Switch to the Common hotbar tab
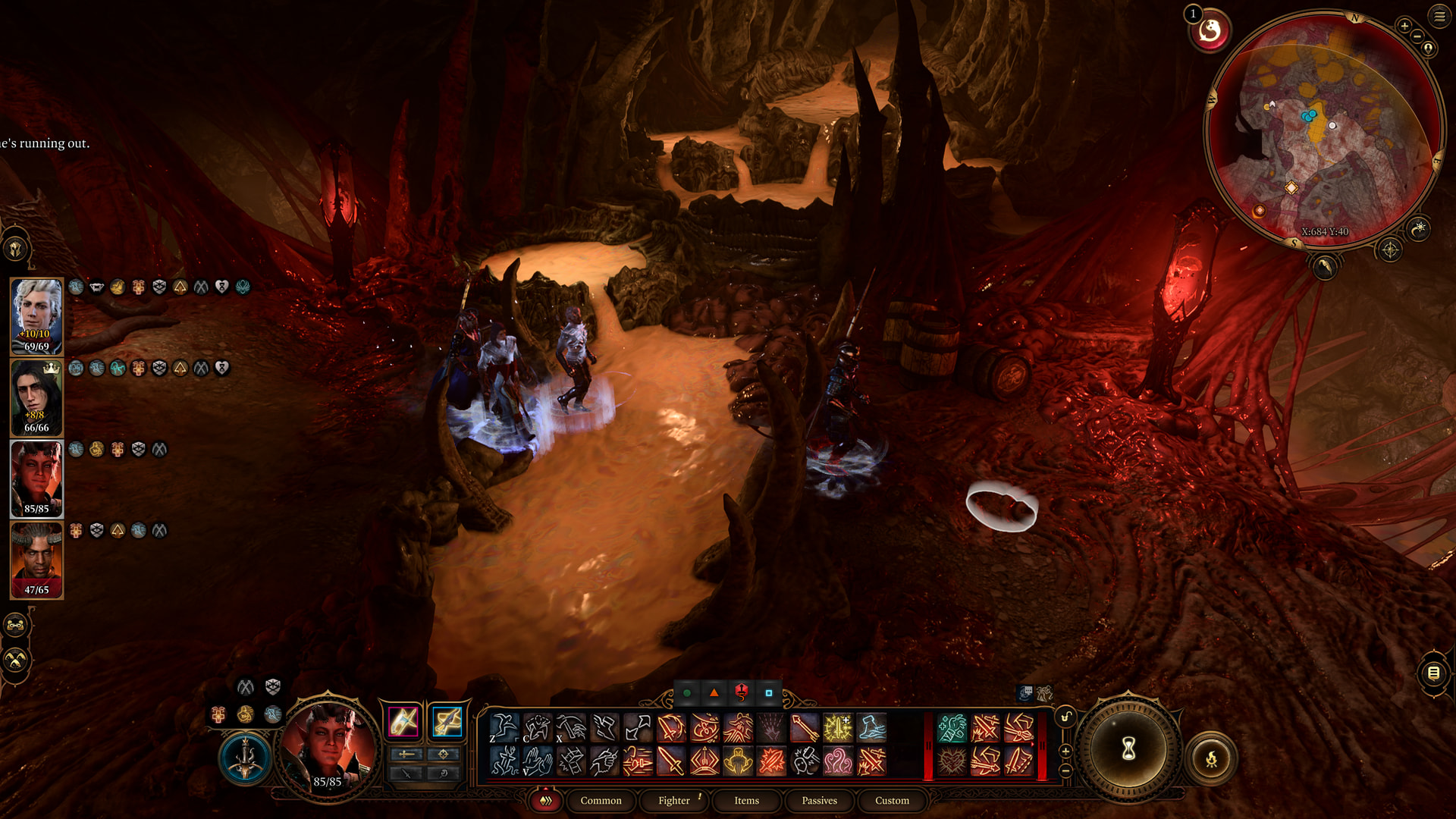This screenshot has width=1456, height=819. pyautogui.click(x=601, y=800)
